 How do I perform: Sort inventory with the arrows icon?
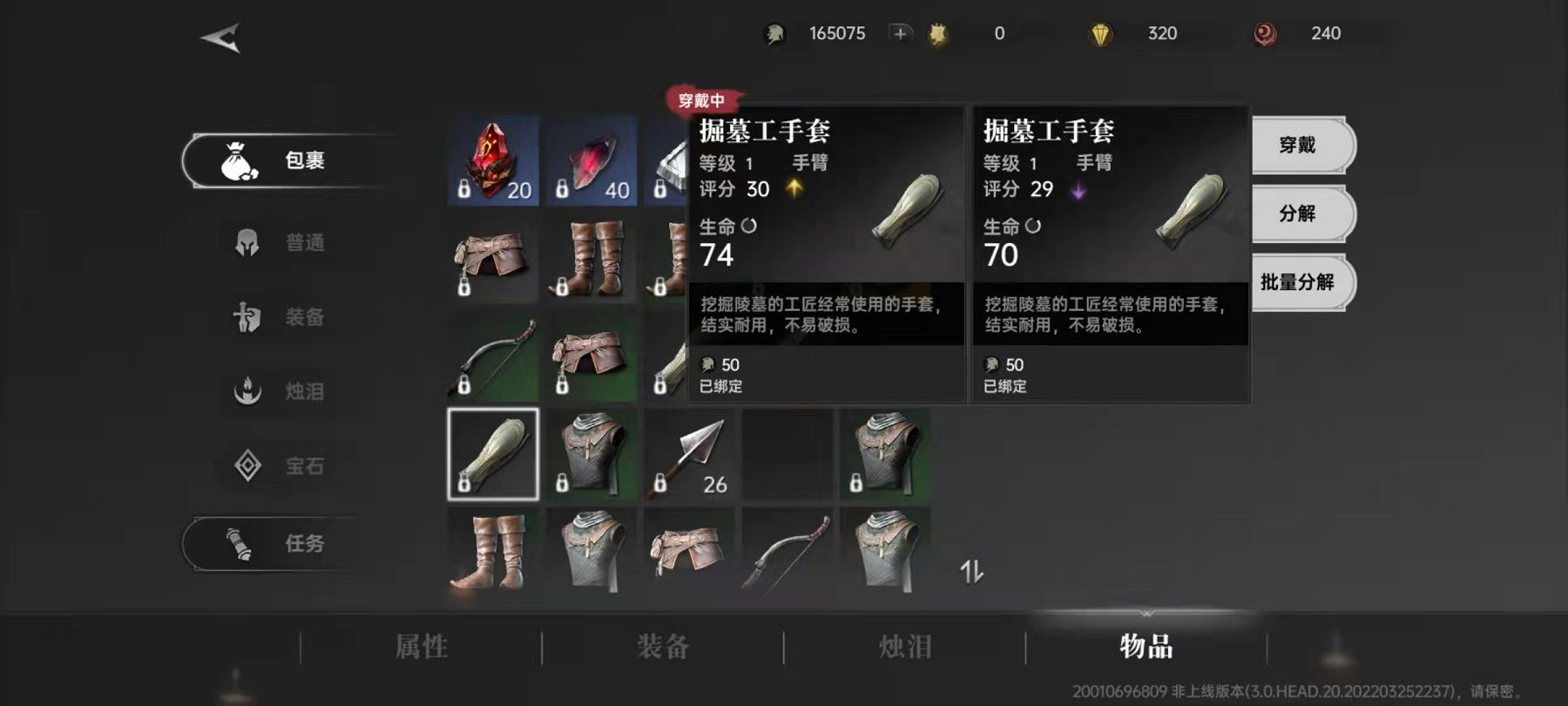[x=971, y=572]
